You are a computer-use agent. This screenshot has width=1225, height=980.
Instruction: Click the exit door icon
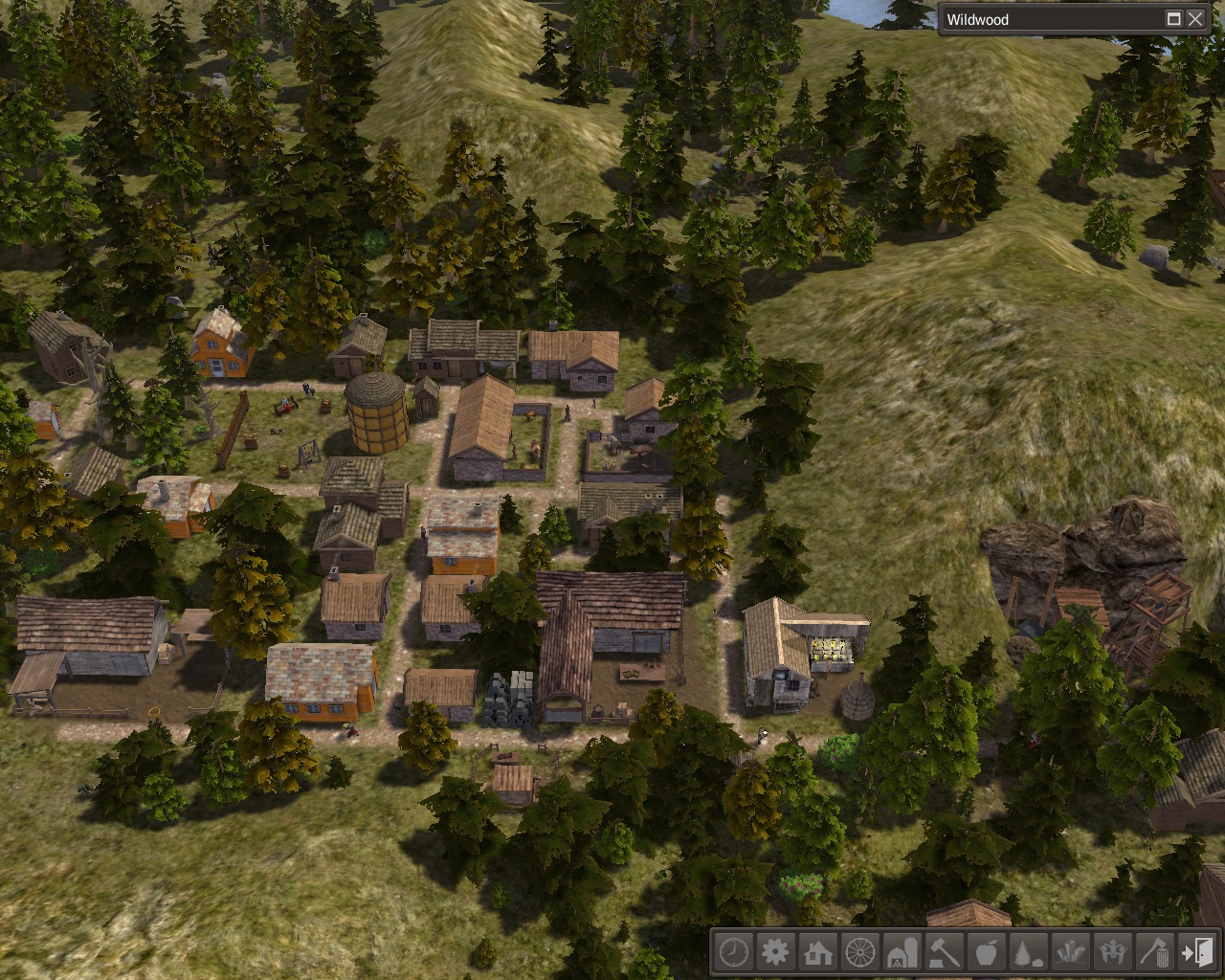tap(1196, 952)
